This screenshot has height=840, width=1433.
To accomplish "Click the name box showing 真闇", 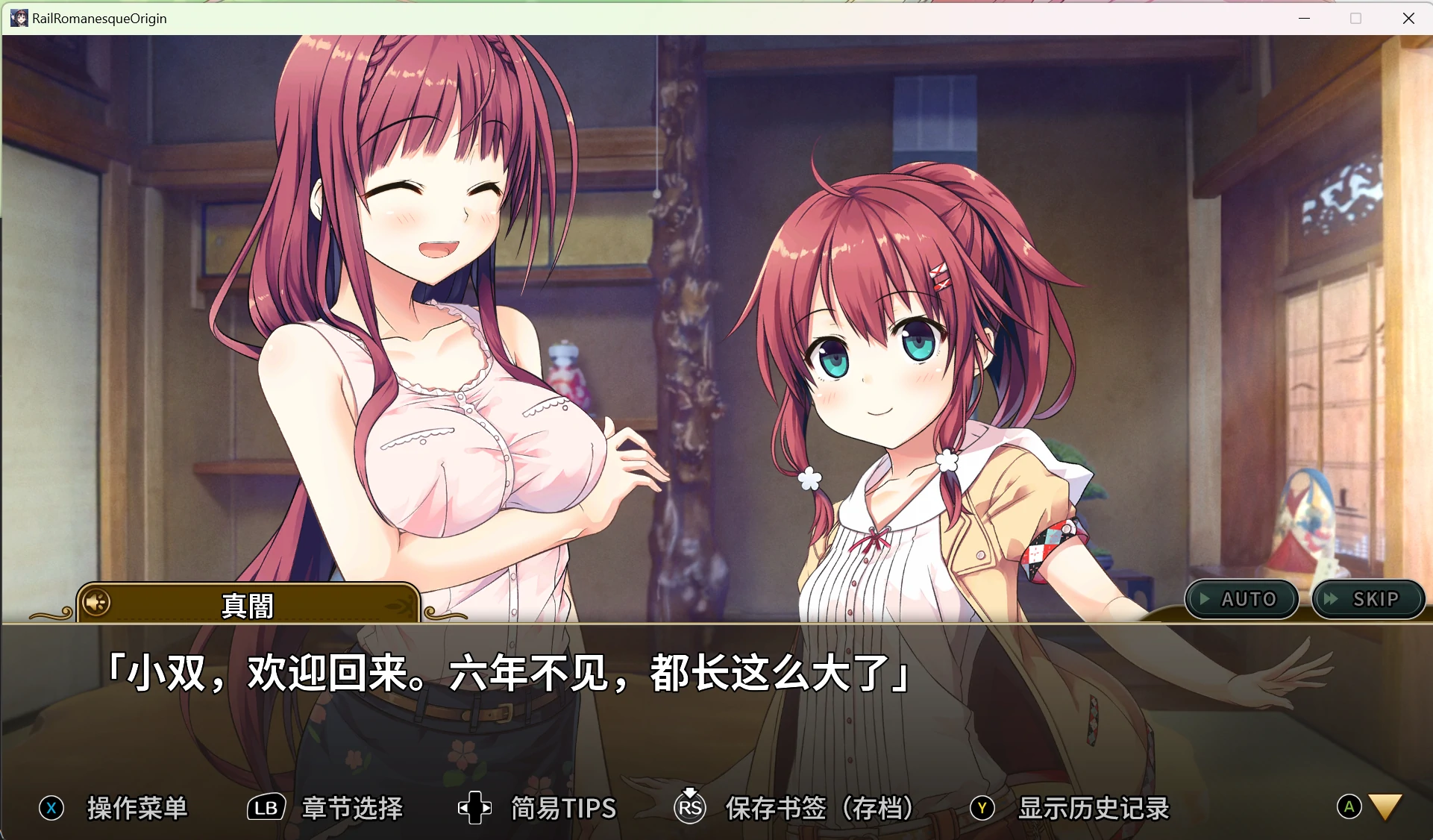I will (x=248, y=604).
